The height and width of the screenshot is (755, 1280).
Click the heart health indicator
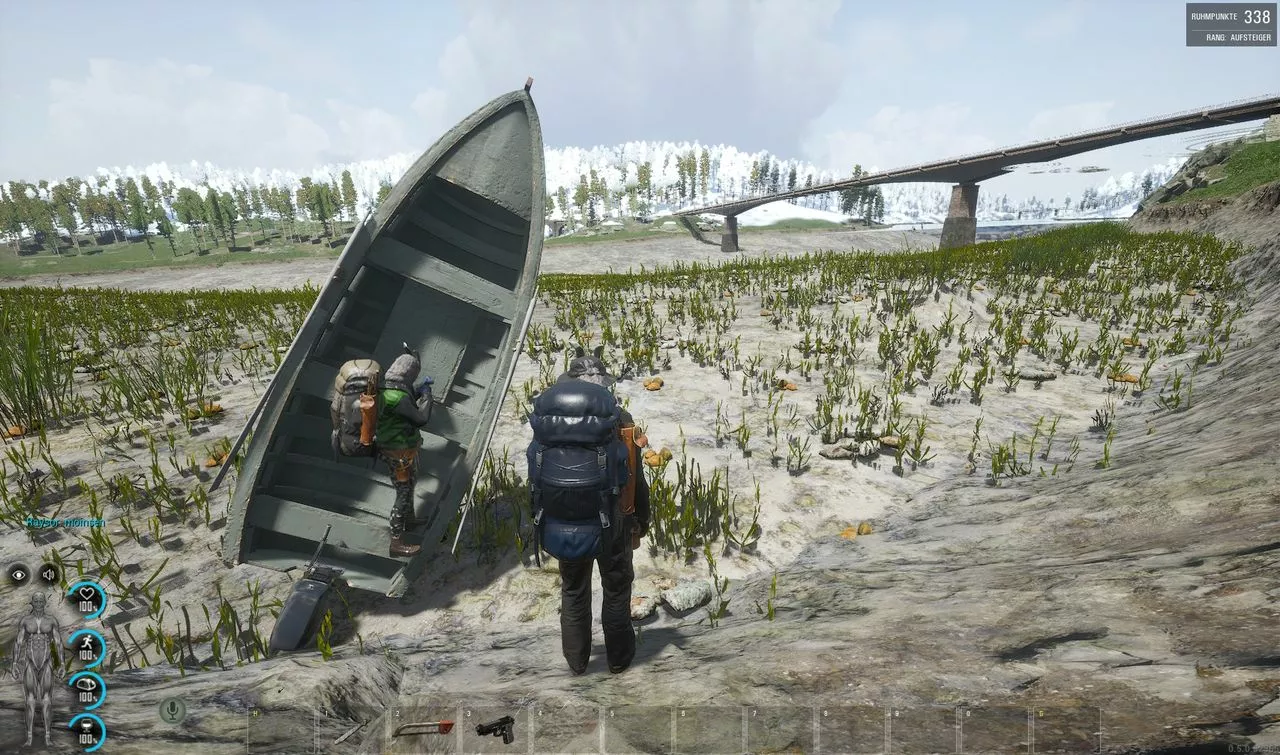(87, 600)
